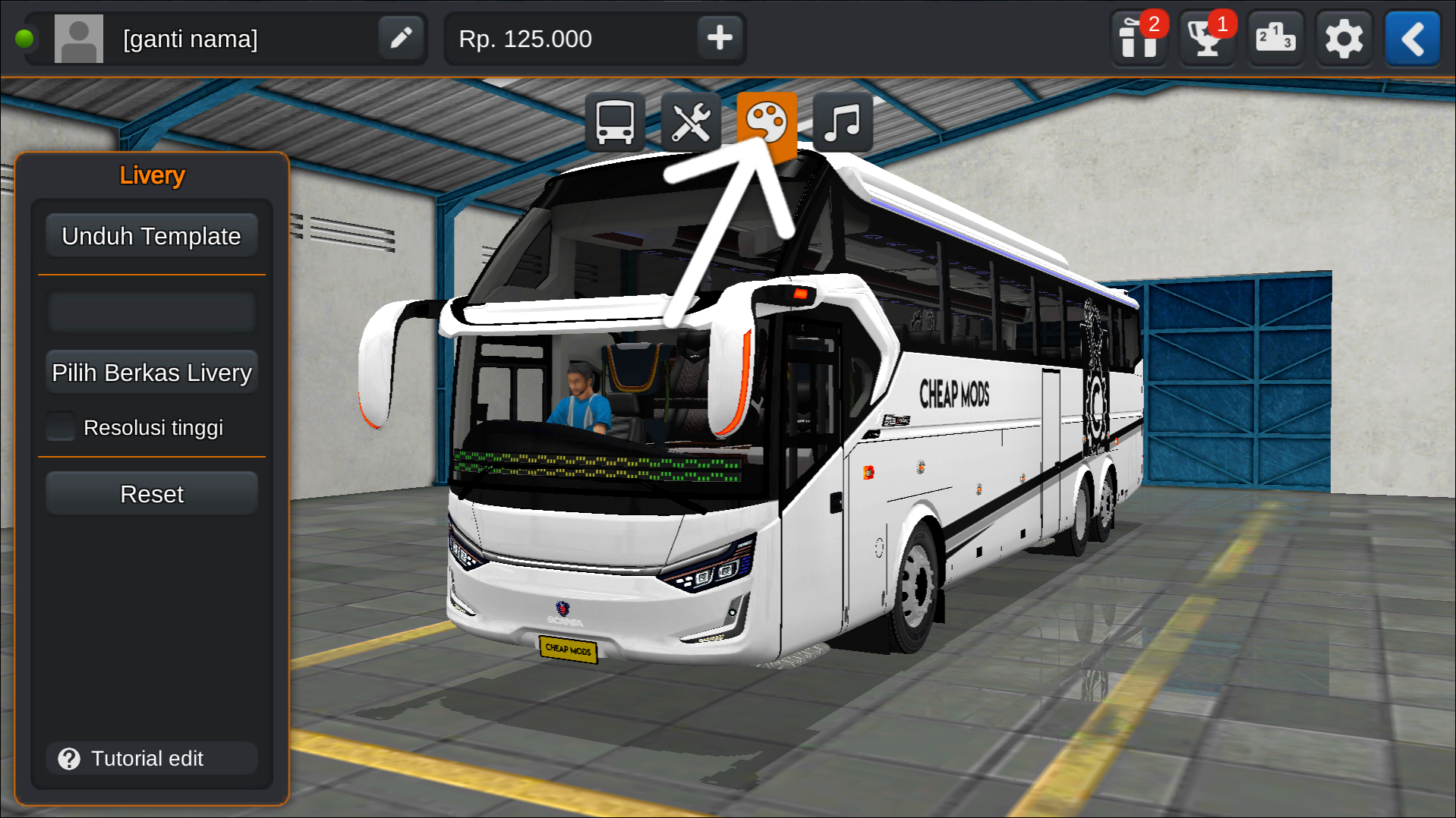Open the bus selection icon
Image resolution: width=1456 pixels, height=818 pixels.
[616, 120]
